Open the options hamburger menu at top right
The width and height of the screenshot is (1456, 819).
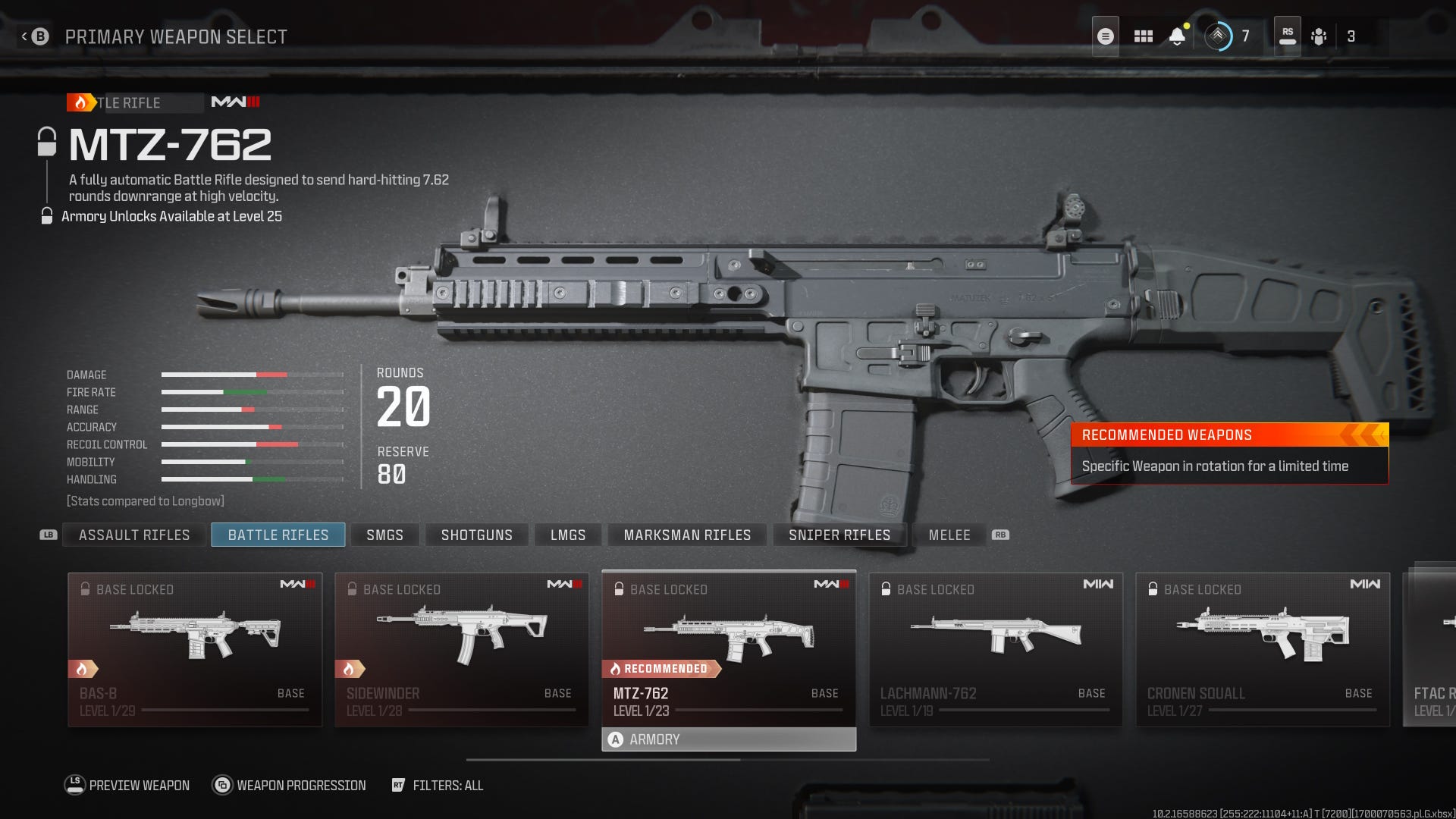point(1106,35)
